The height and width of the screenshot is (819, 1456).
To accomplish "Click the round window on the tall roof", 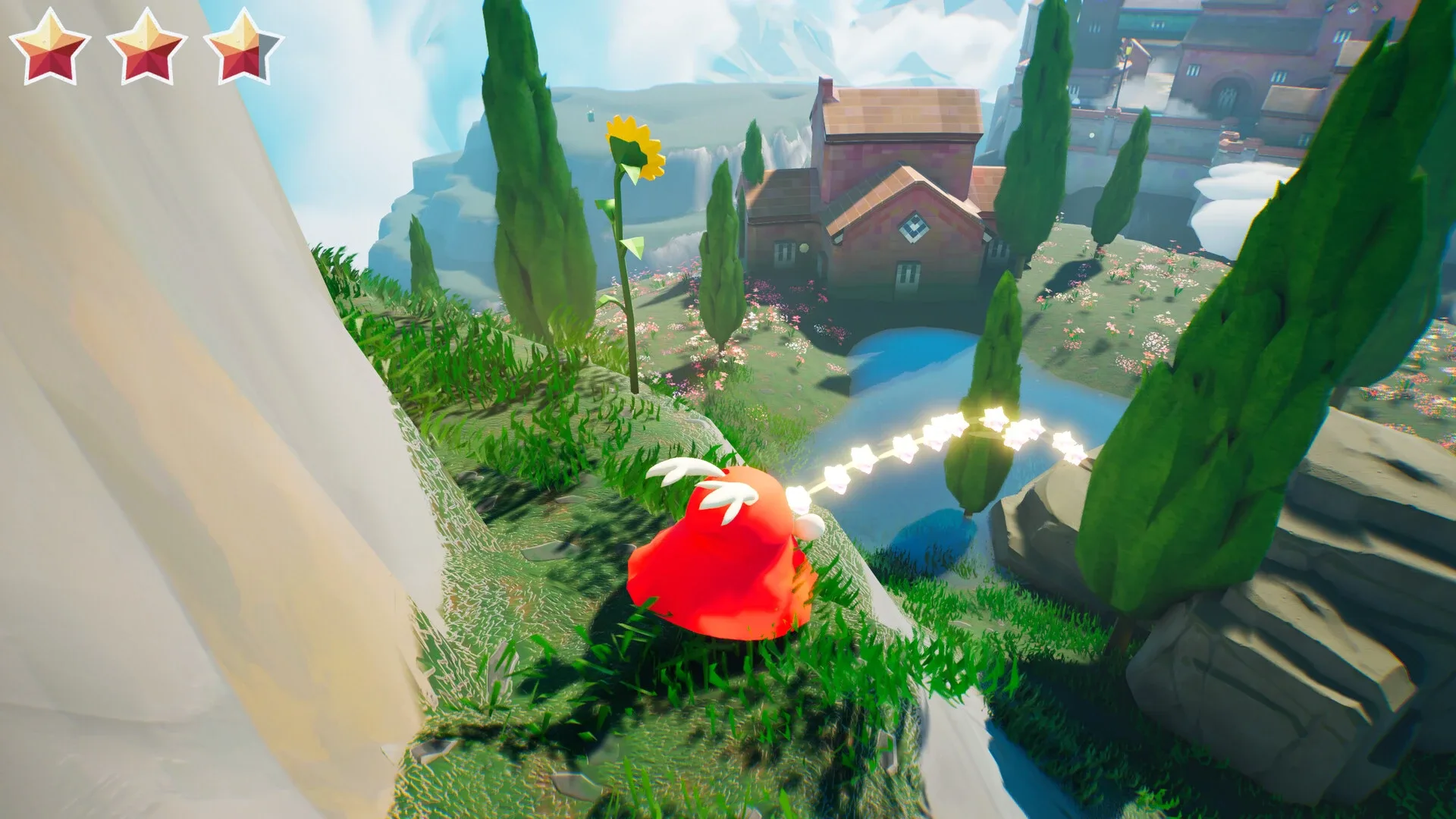I will click(x=803, y=248).
